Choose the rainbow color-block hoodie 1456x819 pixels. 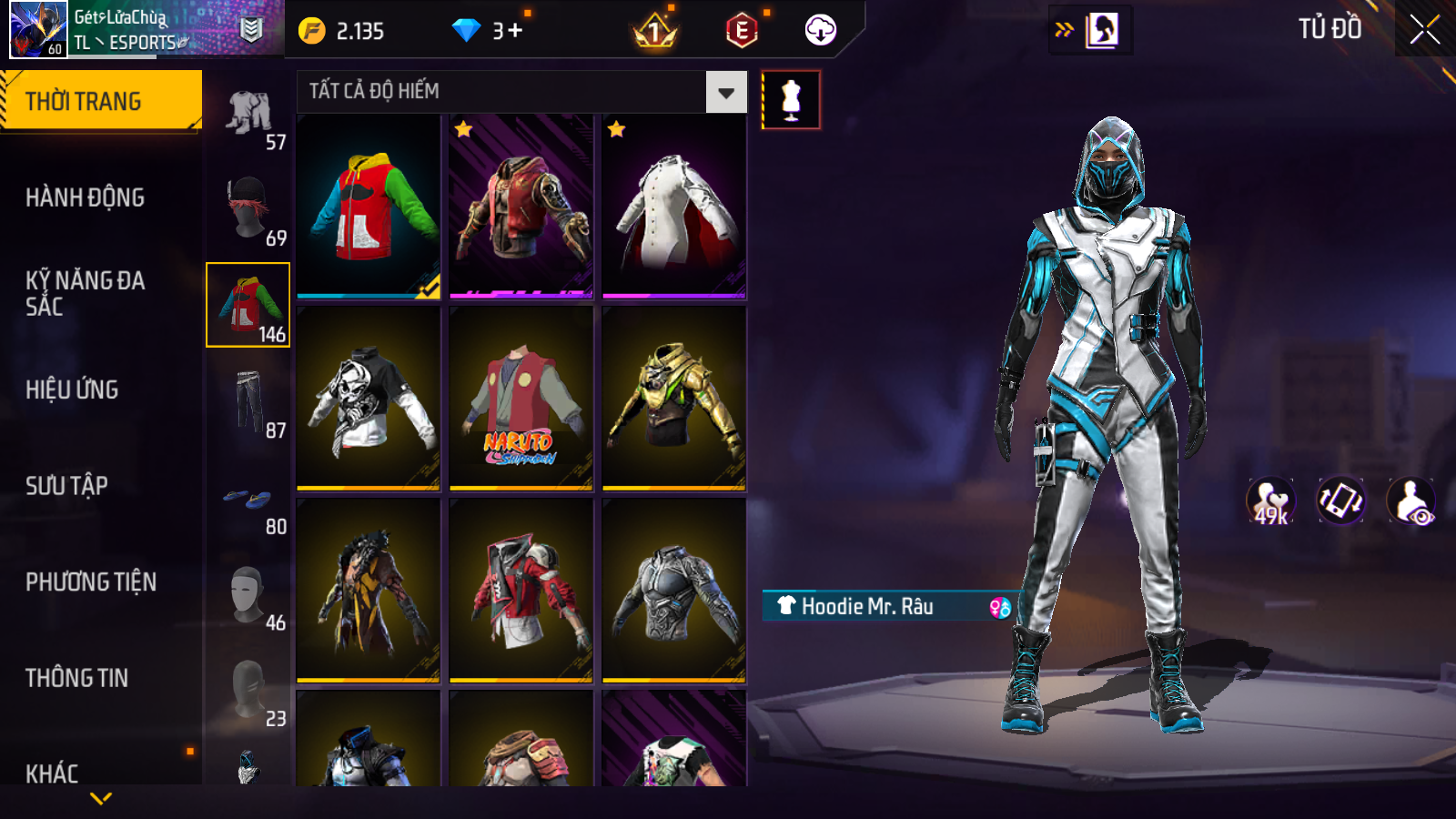coord(369,207)
